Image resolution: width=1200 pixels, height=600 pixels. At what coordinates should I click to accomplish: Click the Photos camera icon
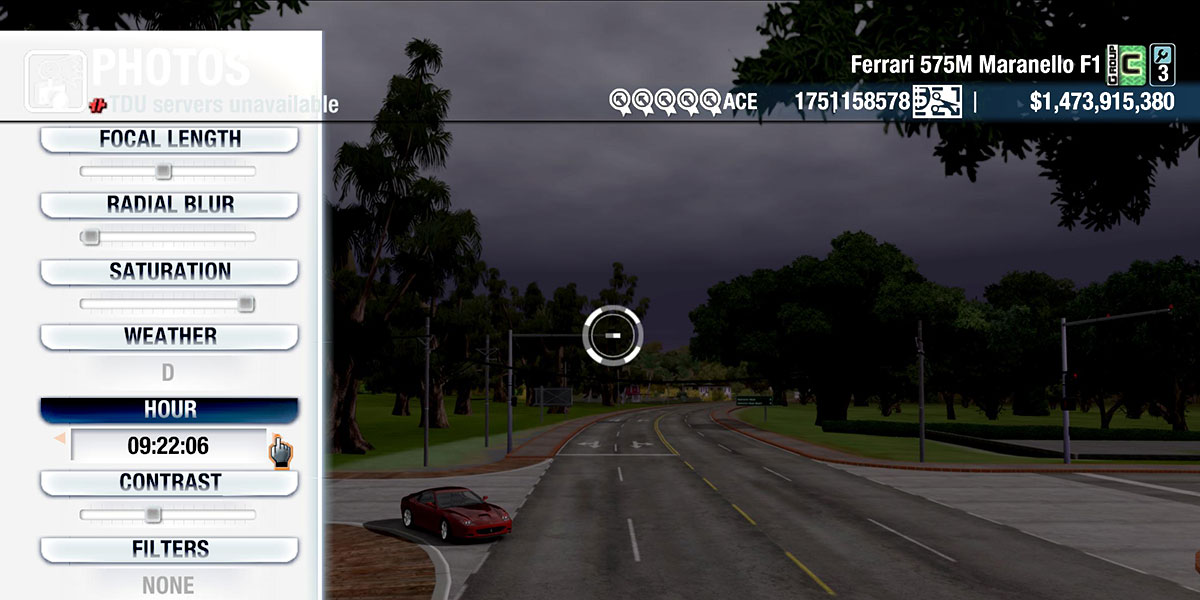(x=54, y=78)
